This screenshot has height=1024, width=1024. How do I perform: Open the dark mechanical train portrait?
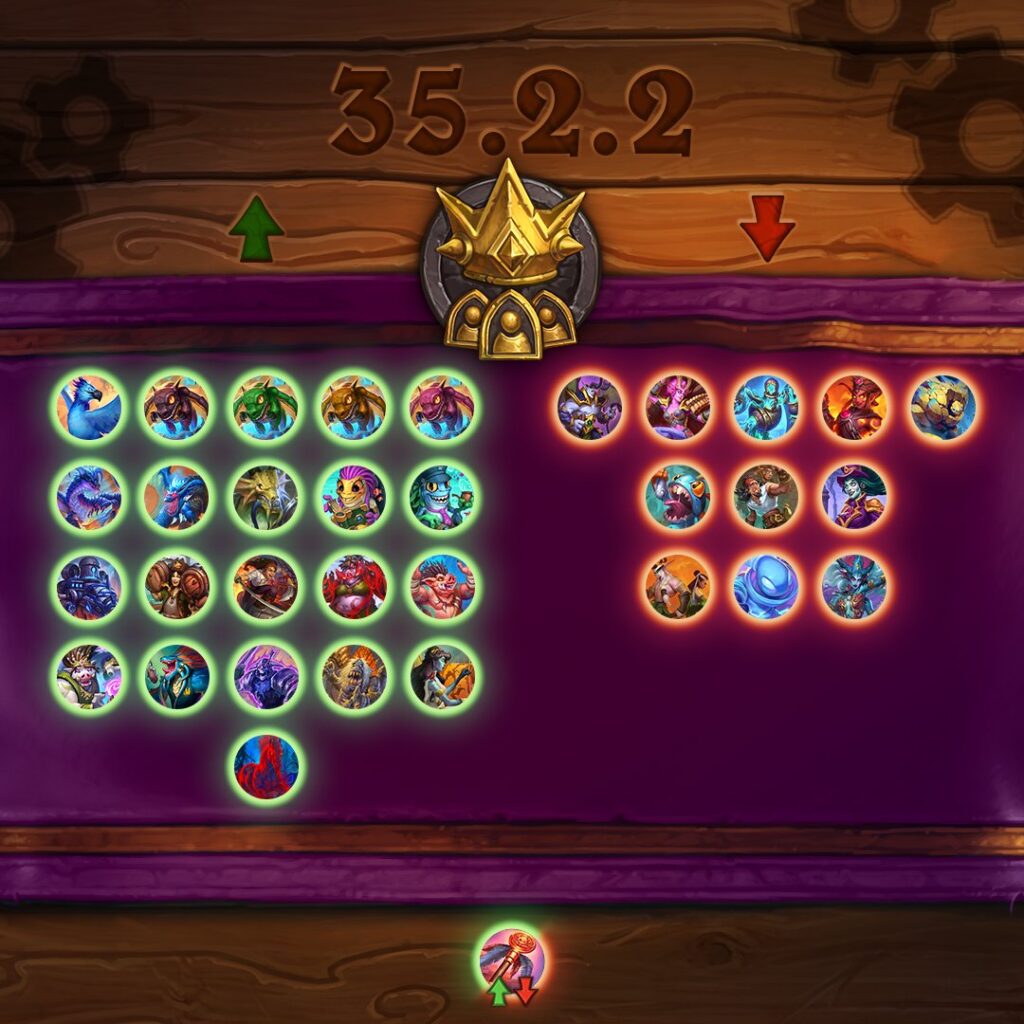pos(89,587)
